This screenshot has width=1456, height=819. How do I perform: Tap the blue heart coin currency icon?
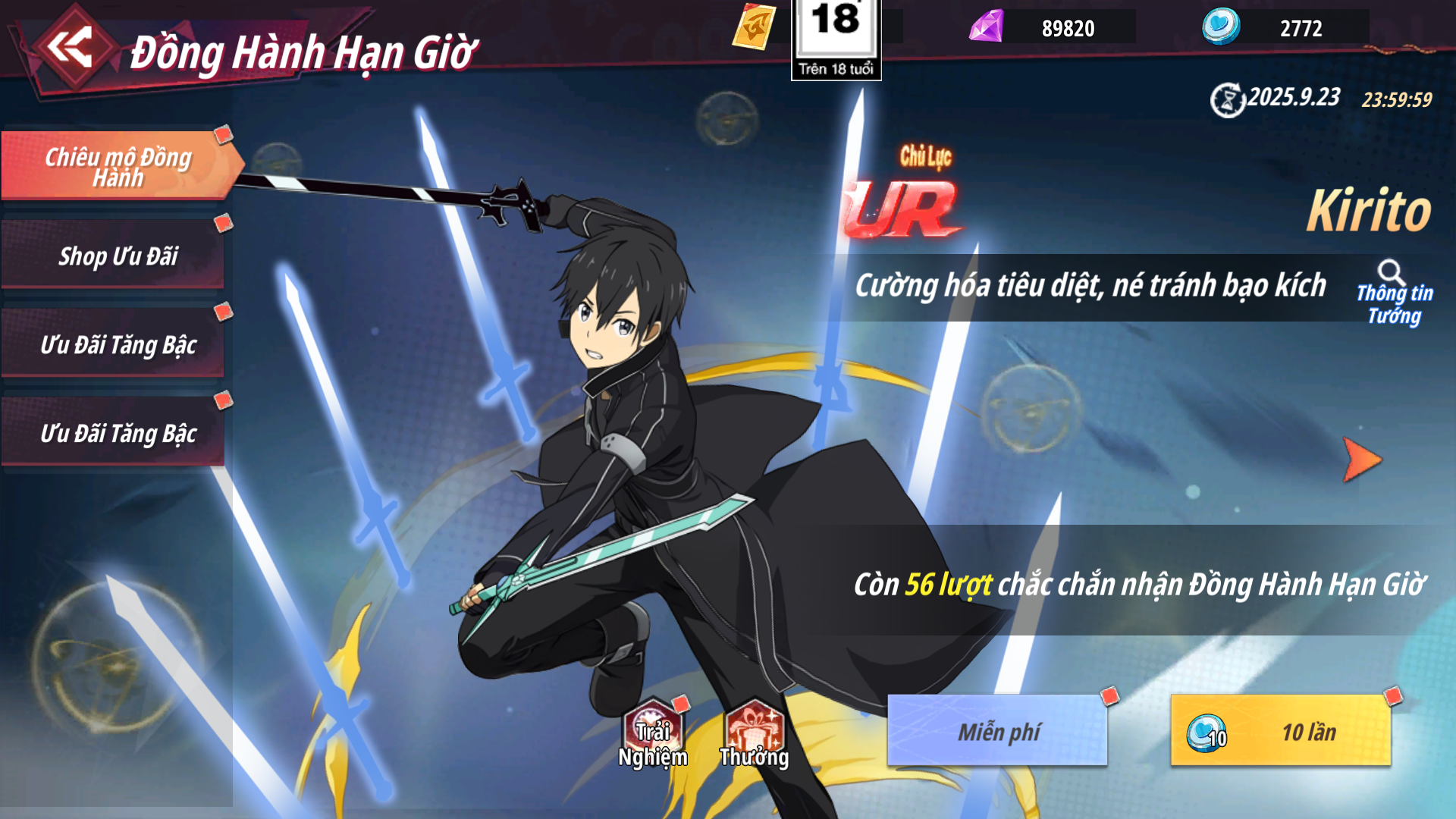pyautogui.click(x=1221, y=27)
